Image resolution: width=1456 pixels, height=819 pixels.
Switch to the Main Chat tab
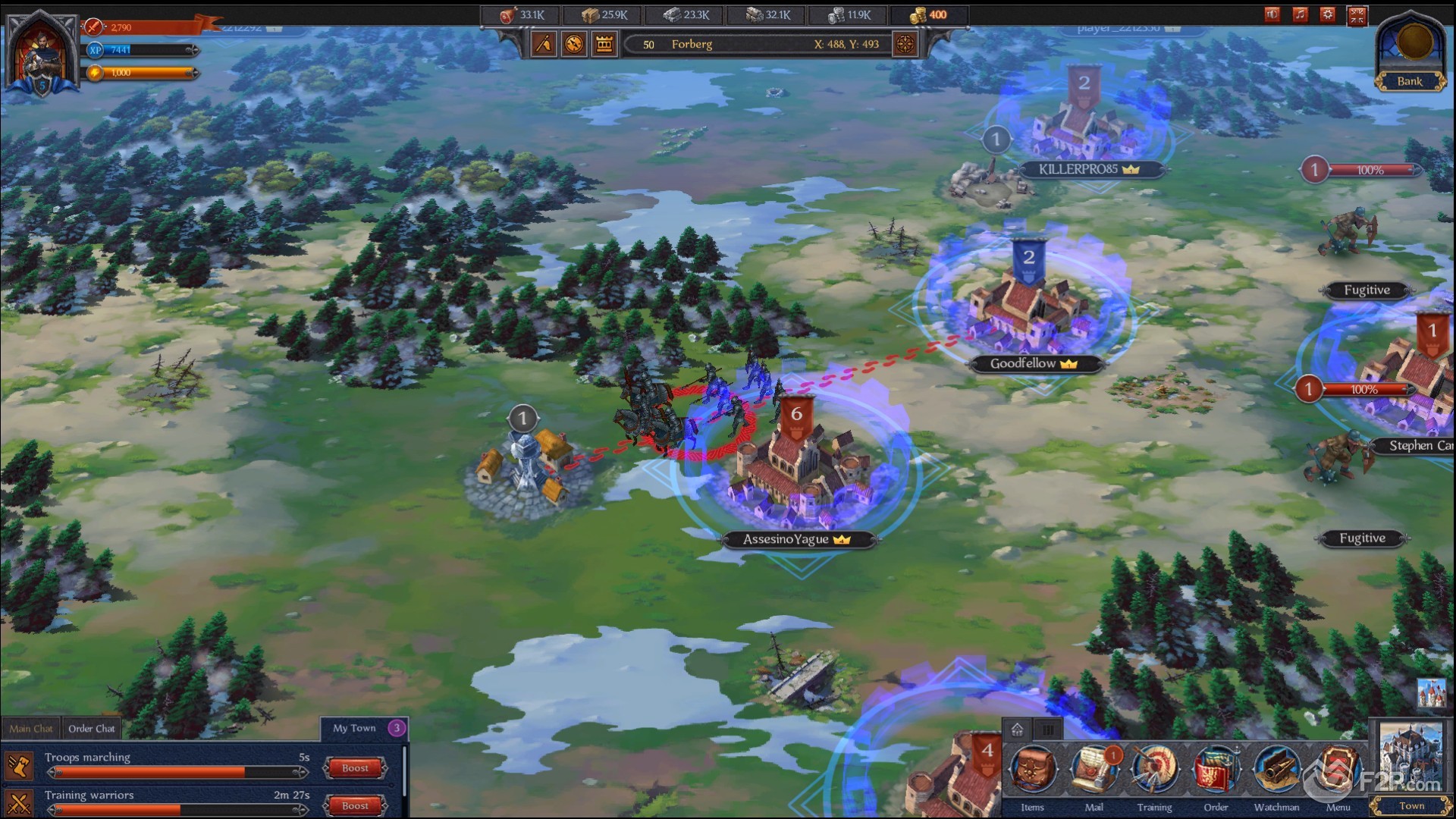tap(31, 729)
